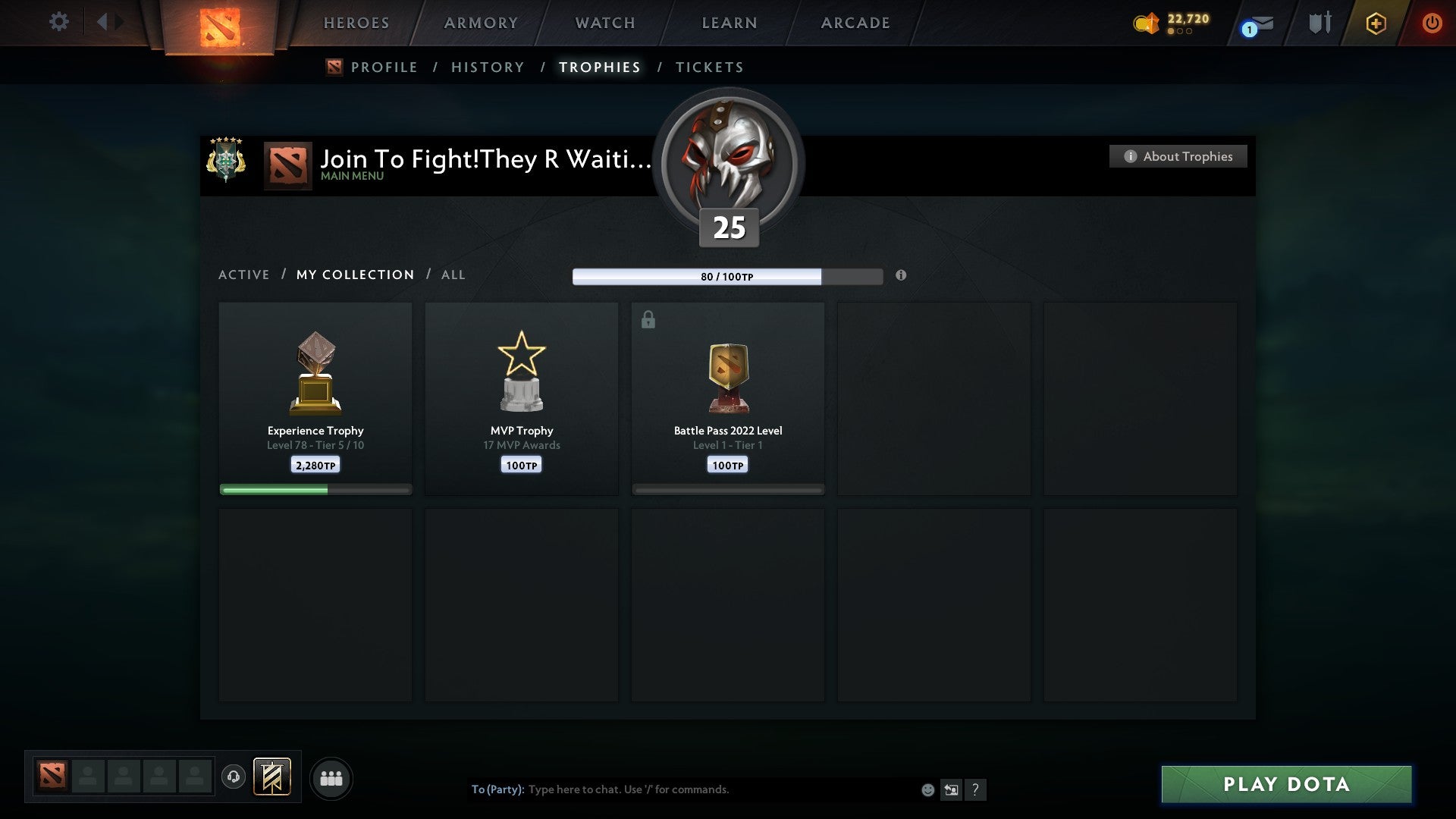Switch to the HISTORY tab
The image size is (1456, 819).
(x=487, y=67)
